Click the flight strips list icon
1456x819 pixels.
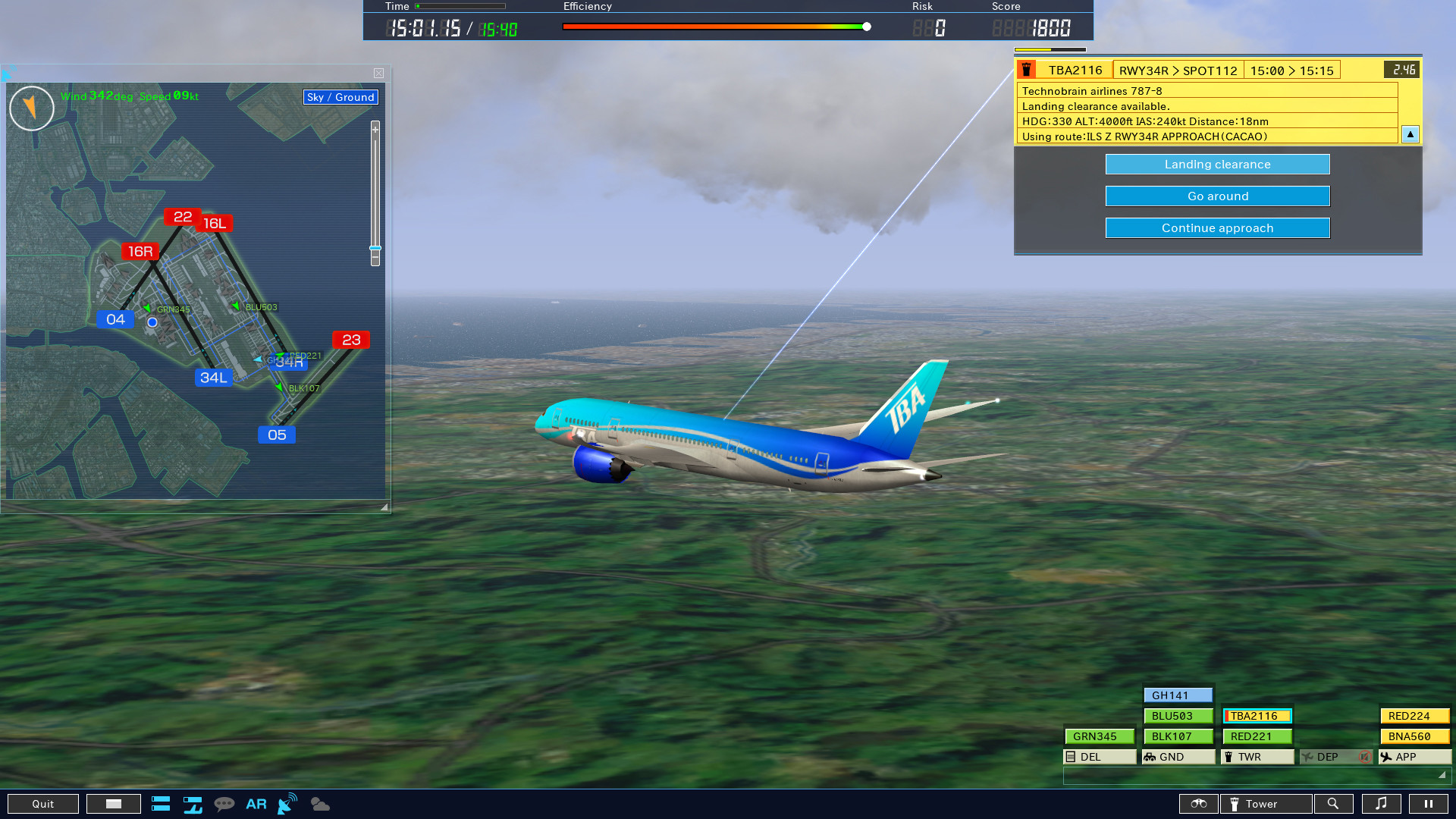pos(161,804)
